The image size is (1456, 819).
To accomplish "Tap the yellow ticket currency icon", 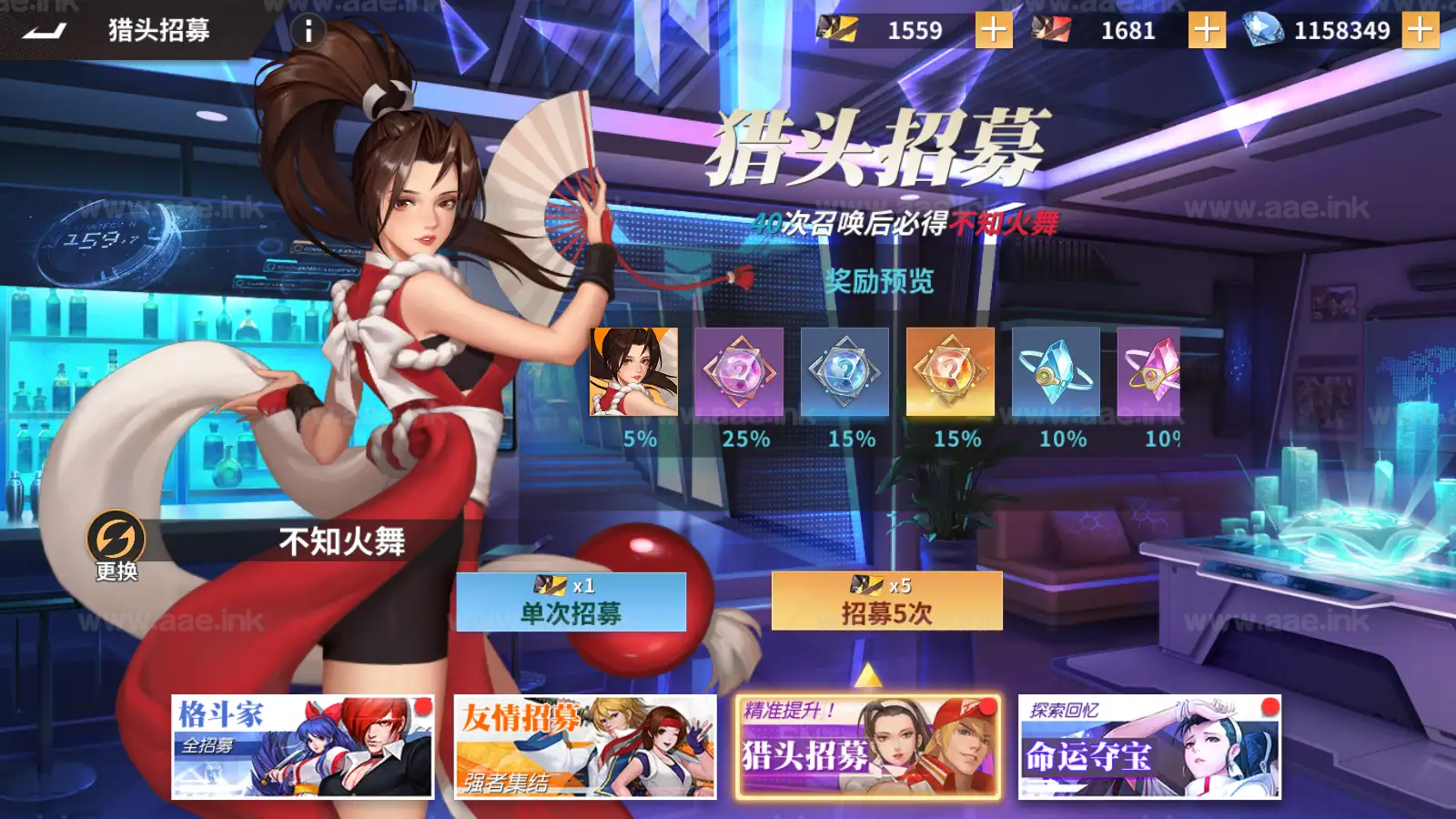I will pos(835,28).
